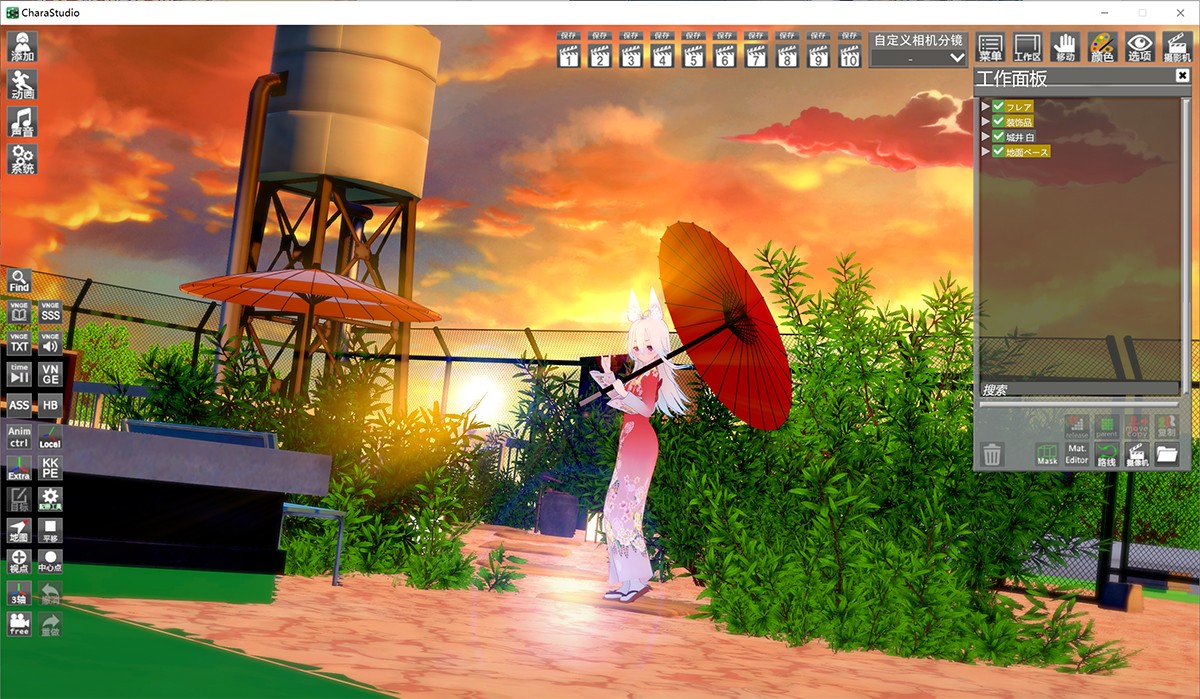Screen dimensions: 1200x699
Task: Open the Mat. Editor
Action: coord(1076,455)
